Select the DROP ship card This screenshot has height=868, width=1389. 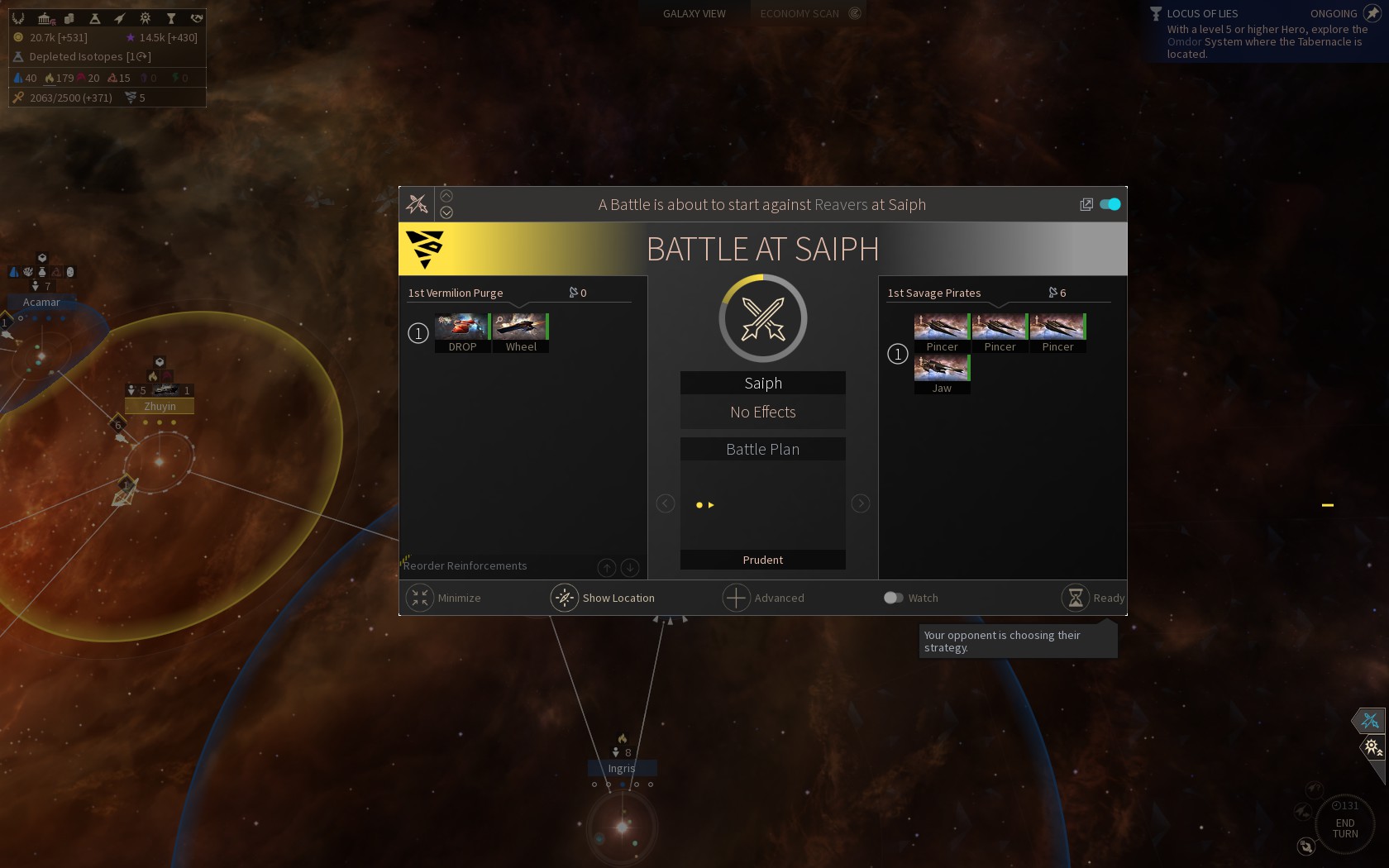click(462, 332)
